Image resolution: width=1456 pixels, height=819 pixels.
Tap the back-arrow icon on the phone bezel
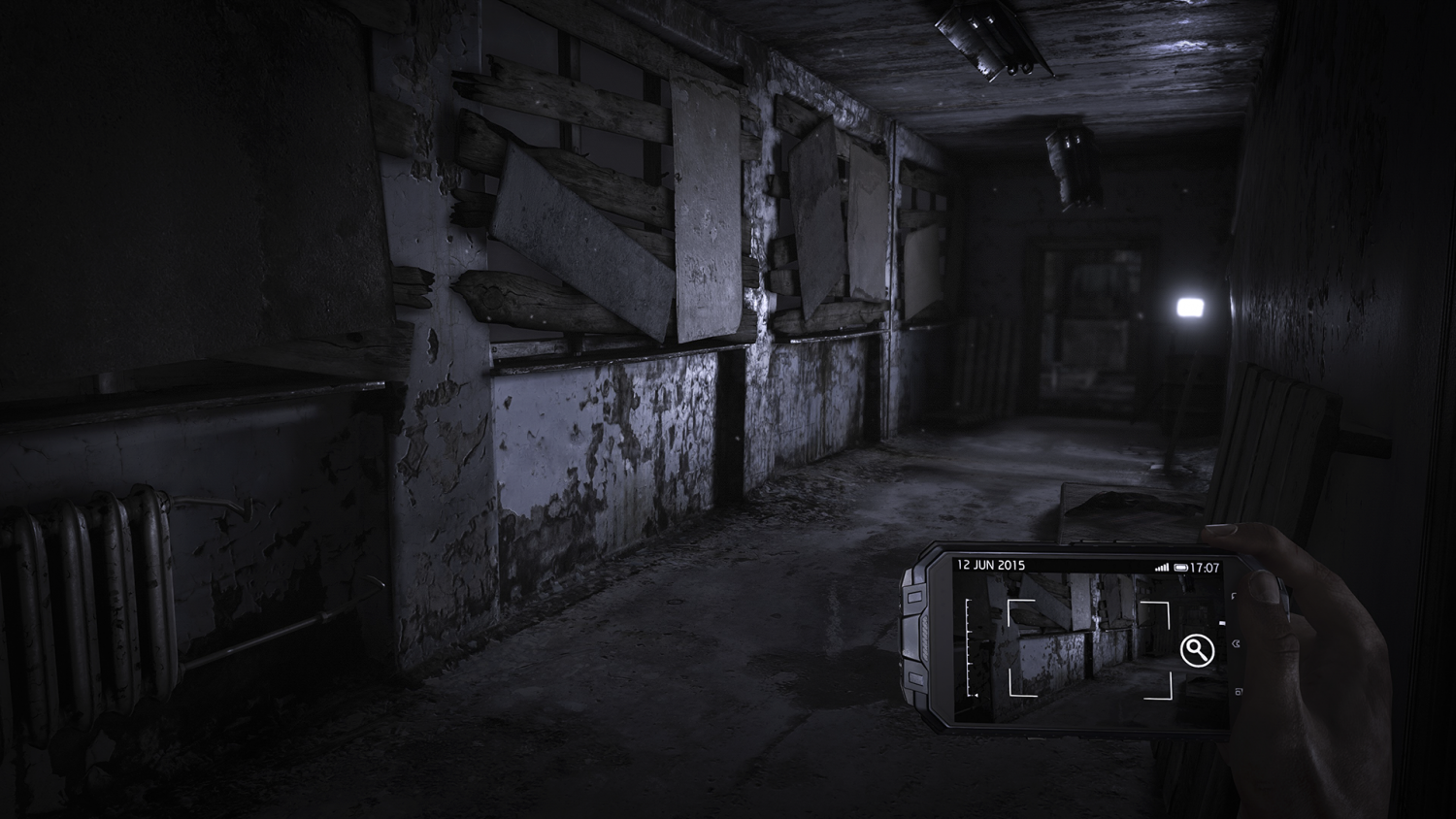(1238, 643)
